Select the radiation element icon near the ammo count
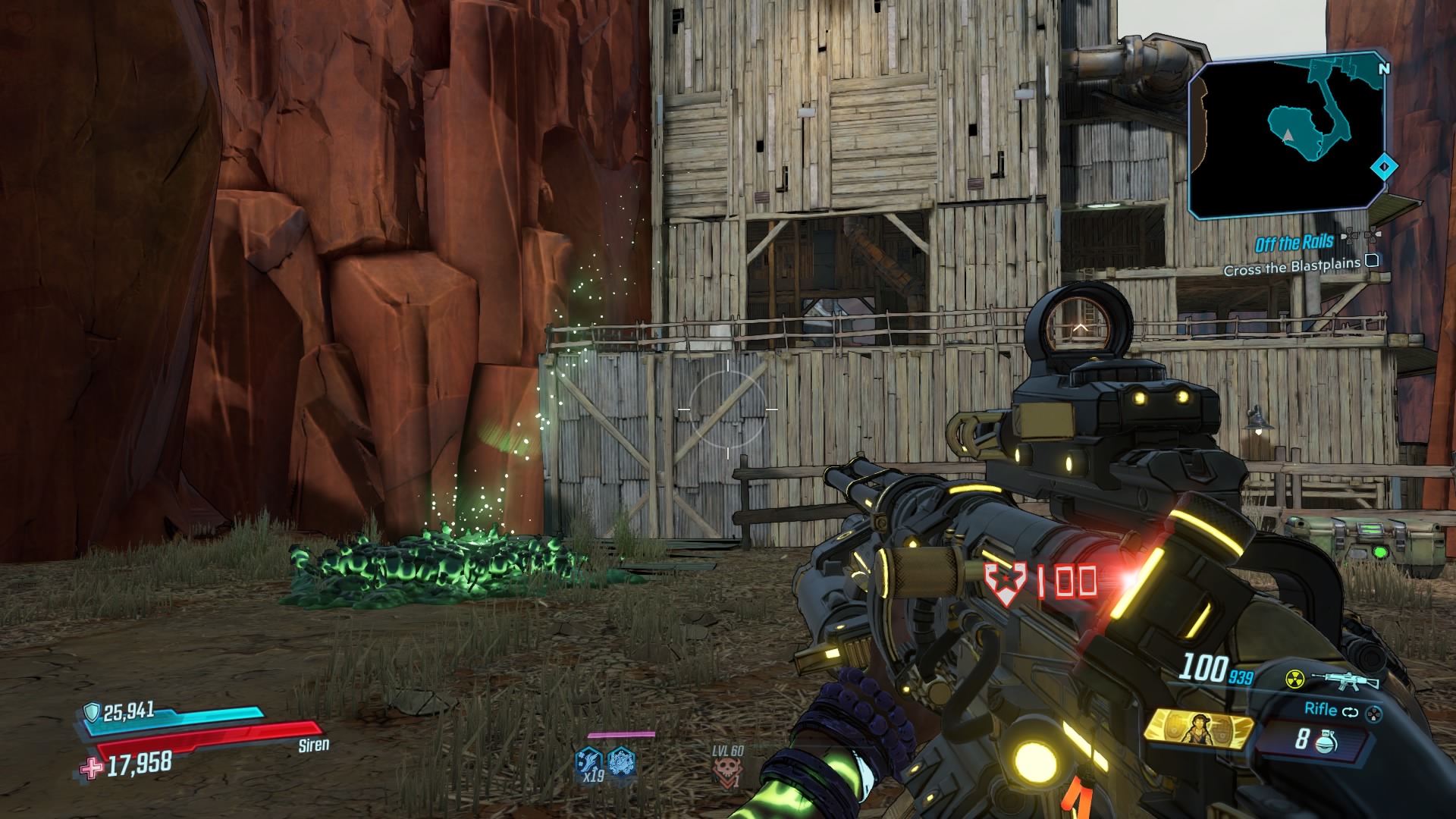This screenshot has width=1456, height=819. (x=1295, y=680)
